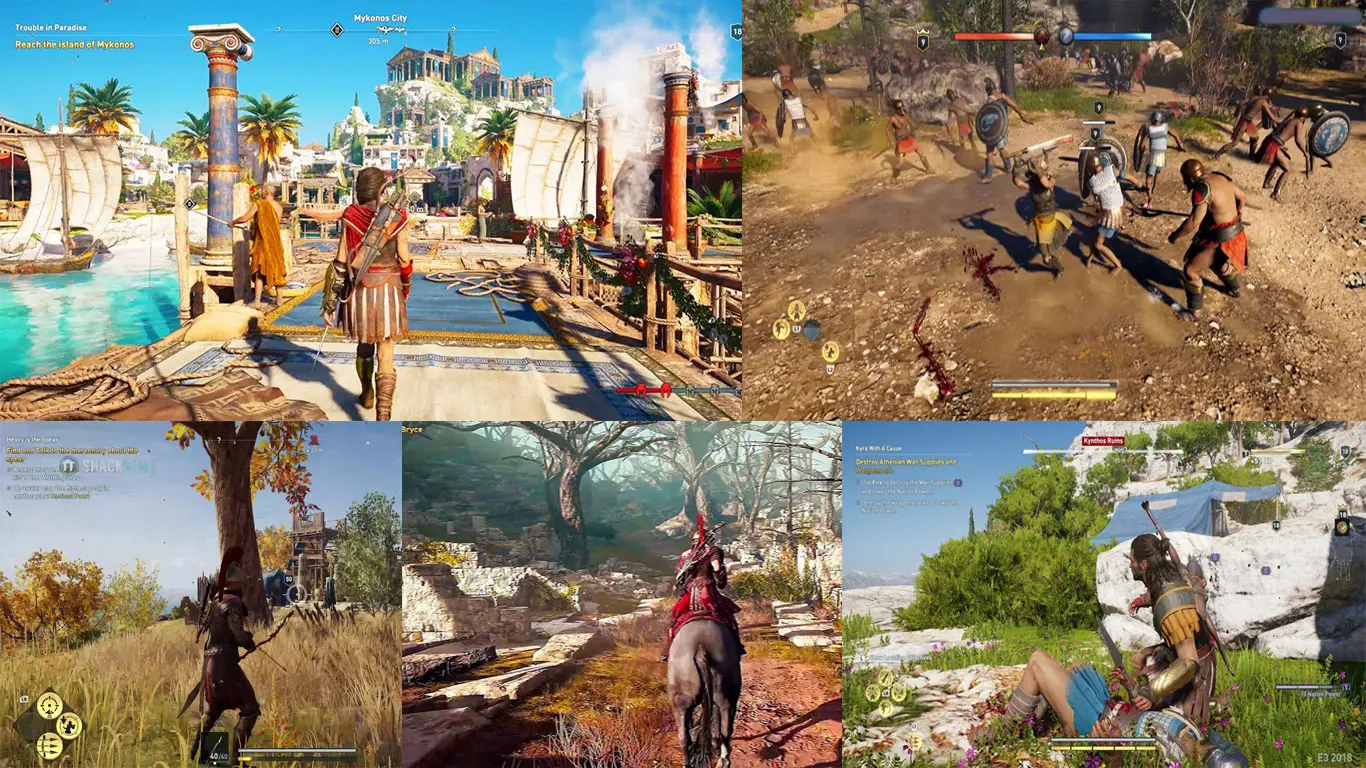Image resolution: width=1366 pixels, height=768 pixels.
Task: Click the Shacknews logo watermark
Action: pos(94,465)
